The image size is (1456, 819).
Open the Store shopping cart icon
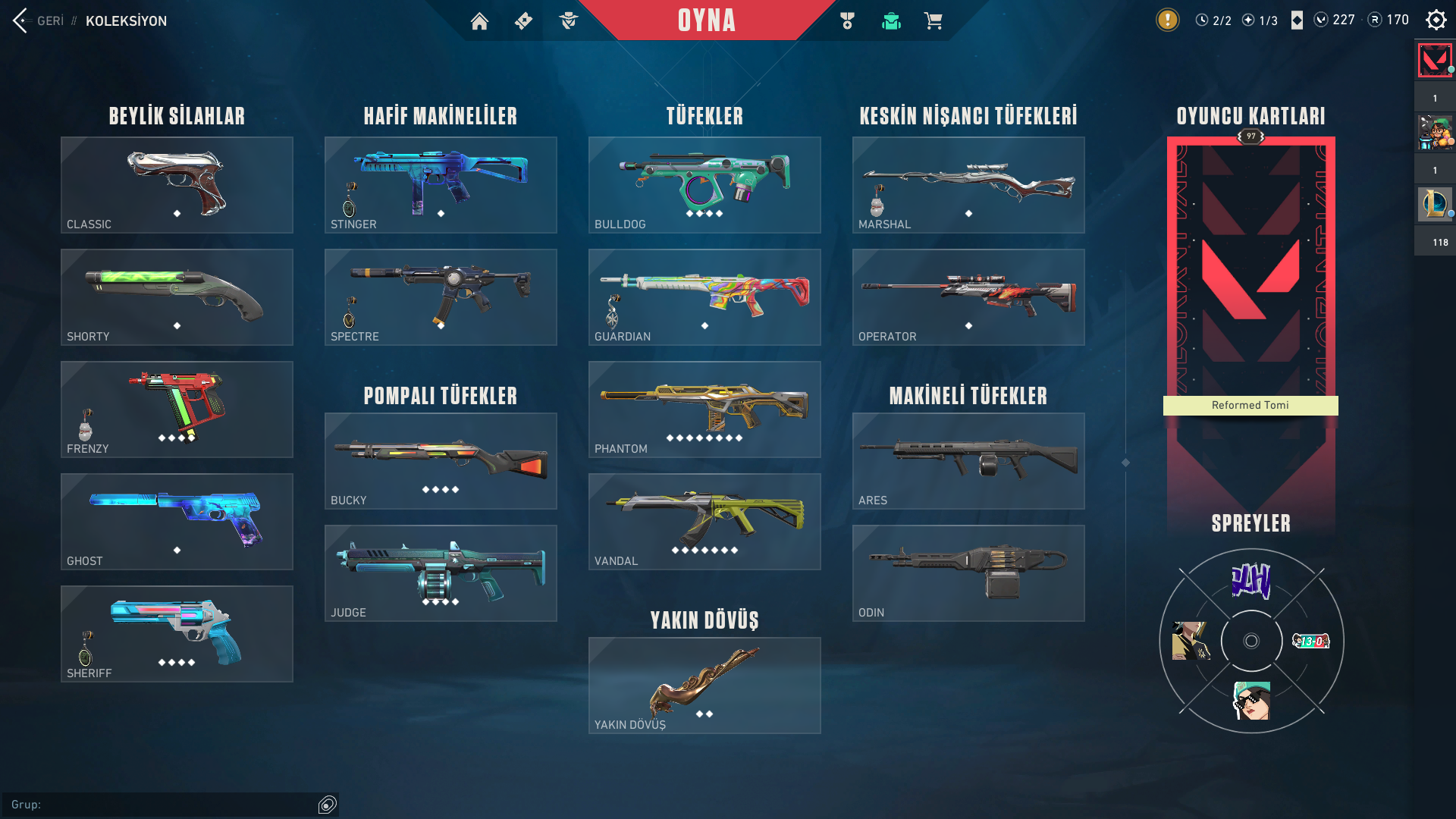(x=934, y=20)
